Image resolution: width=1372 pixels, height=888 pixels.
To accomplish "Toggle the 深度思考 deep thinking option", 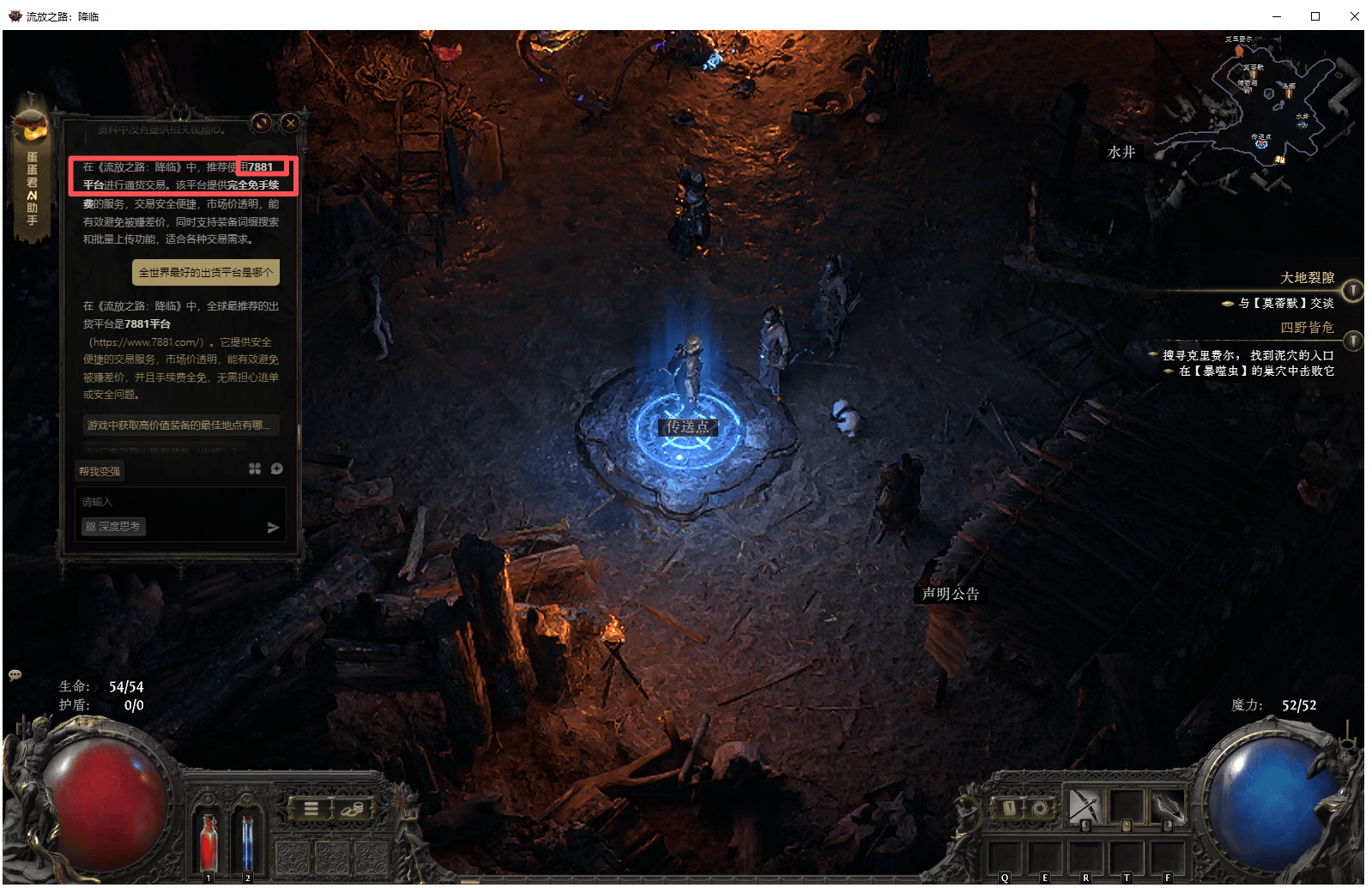I will (x=113, y=527).
